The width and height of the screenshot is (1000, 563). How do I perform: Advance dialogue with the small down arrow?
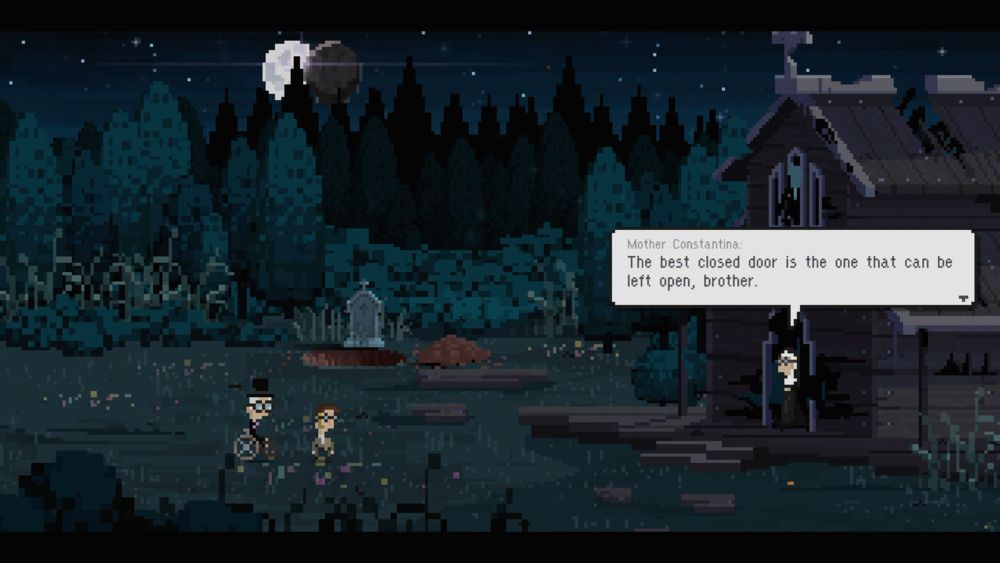963,298
